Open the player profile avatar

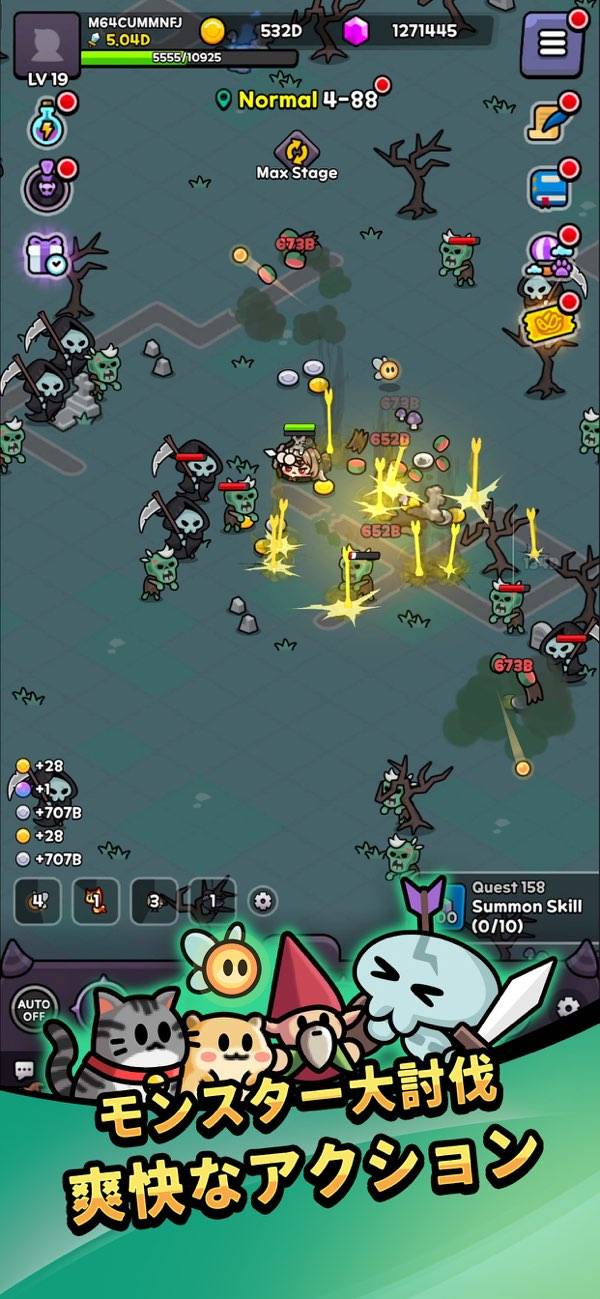click(47, 40)
